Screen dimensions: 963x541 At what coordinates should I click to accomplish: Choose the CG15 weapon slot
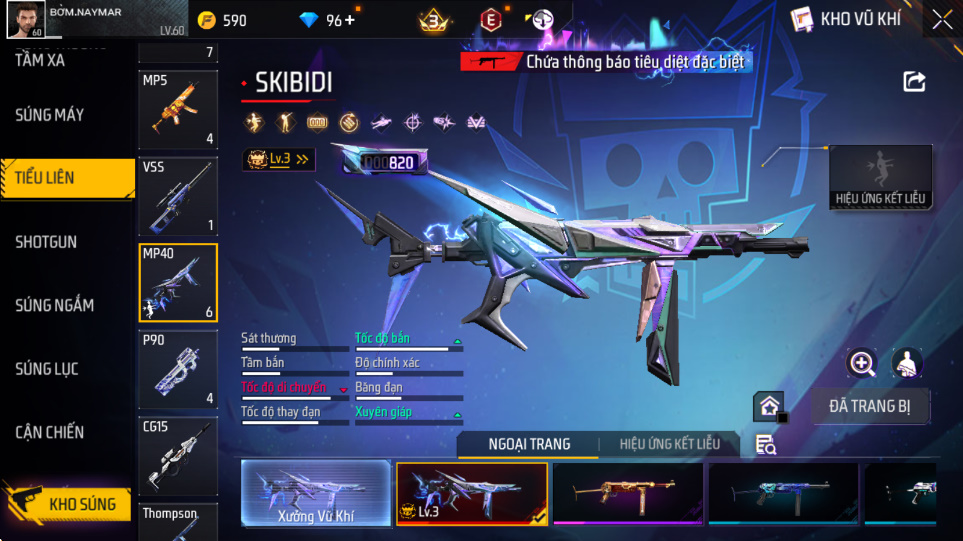[178, 456]
